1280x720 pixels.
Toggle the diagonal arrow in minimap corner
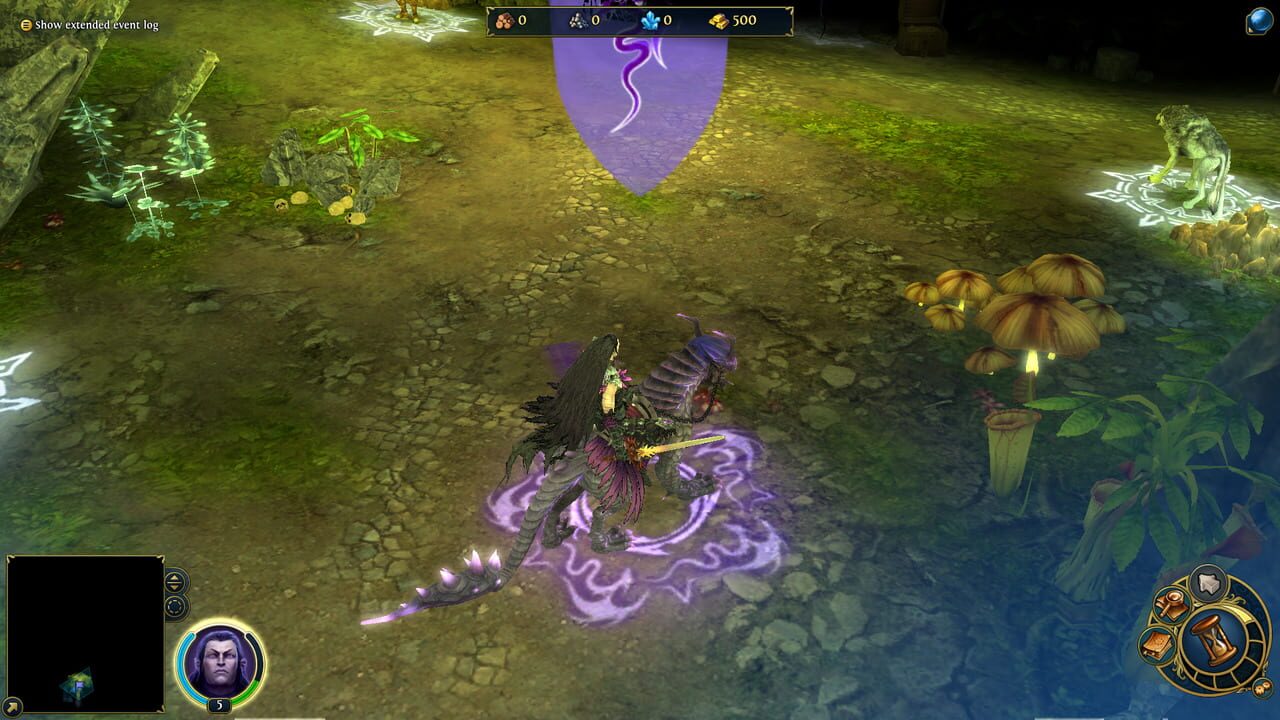[x=12, y=705]
